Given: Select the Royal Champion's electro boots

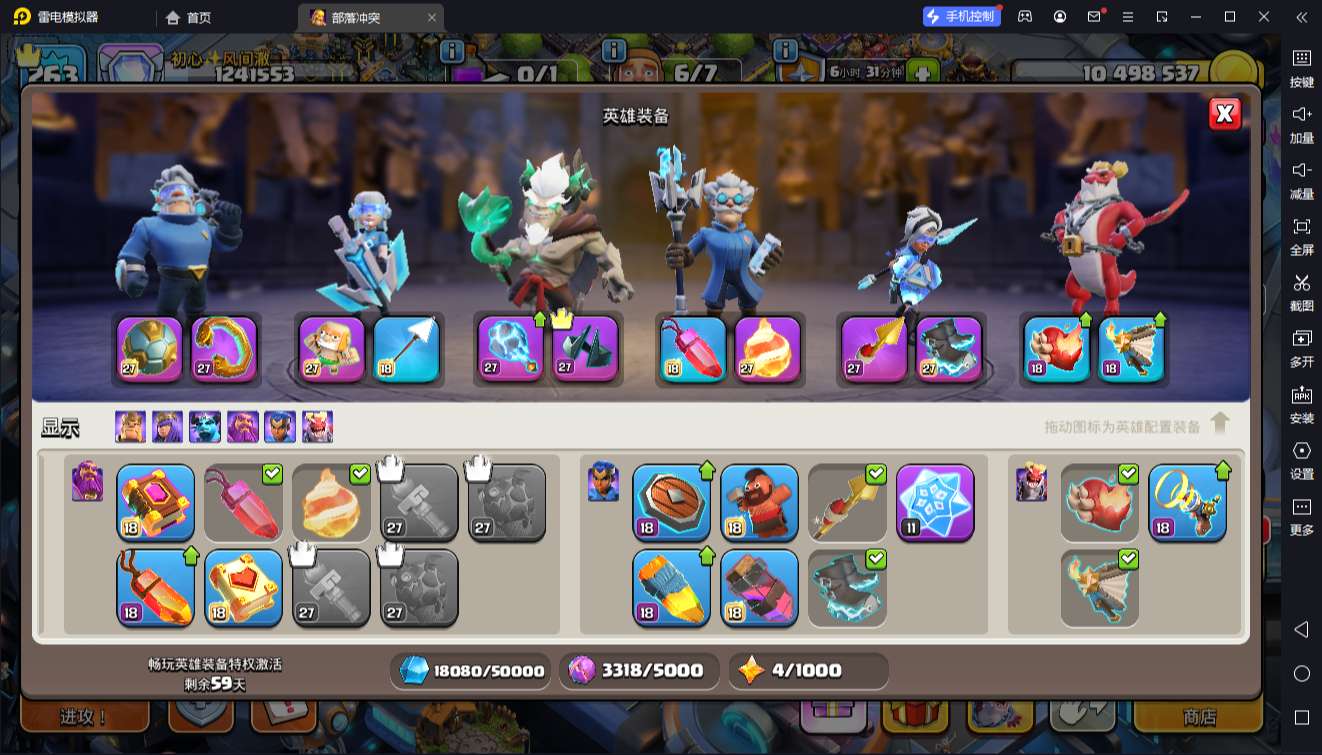Looking at the screenshot, I should 949,349.
